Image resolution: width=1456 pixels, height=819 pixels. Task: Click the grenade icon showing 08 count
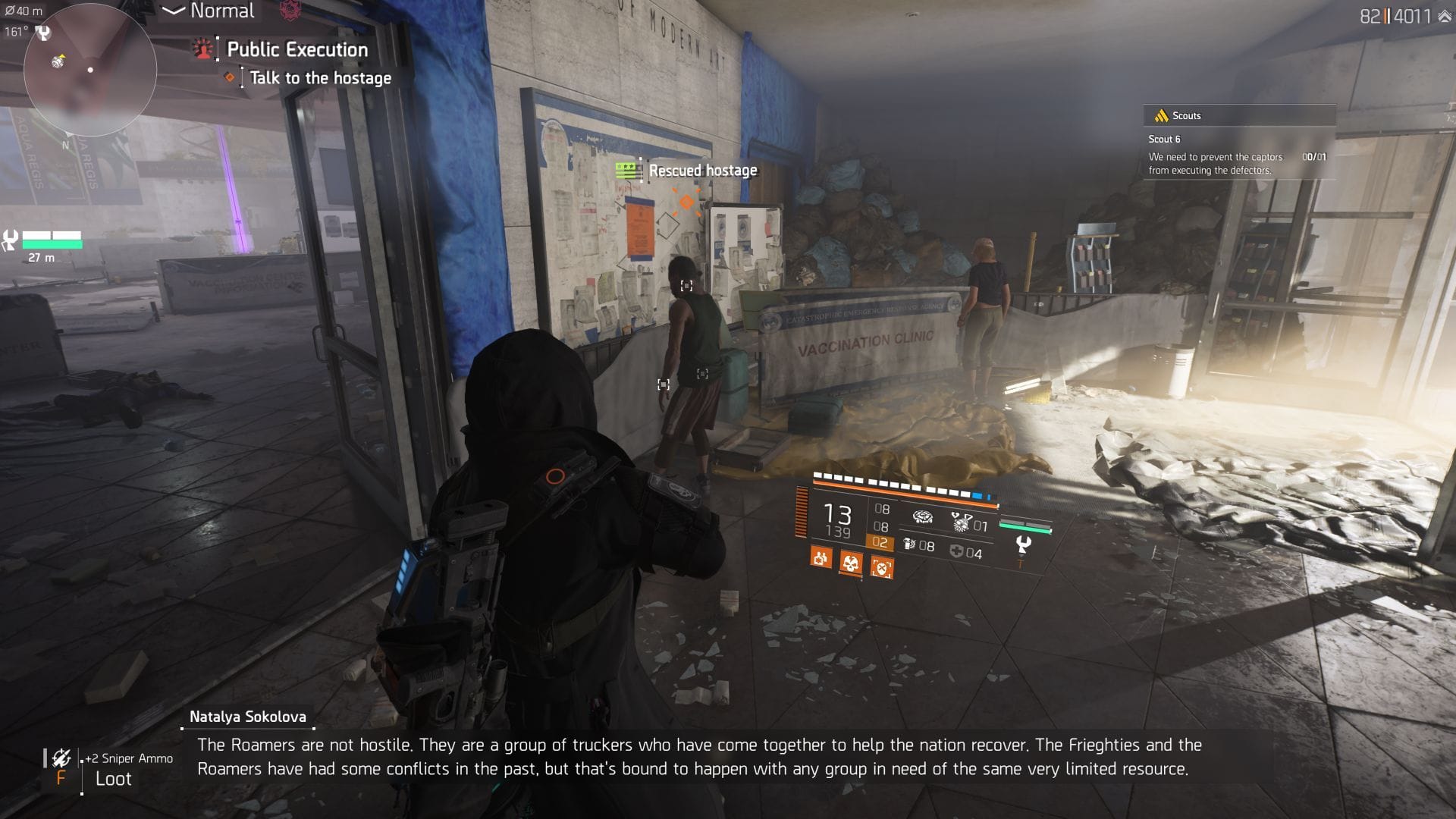[x=910, y=544]
